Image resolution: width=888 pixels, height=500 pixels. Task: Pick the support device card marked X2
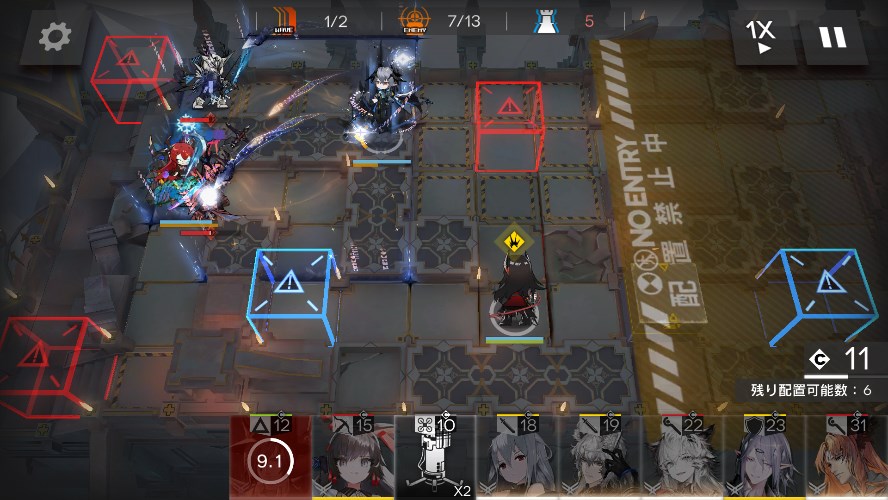tap(435, 459)
